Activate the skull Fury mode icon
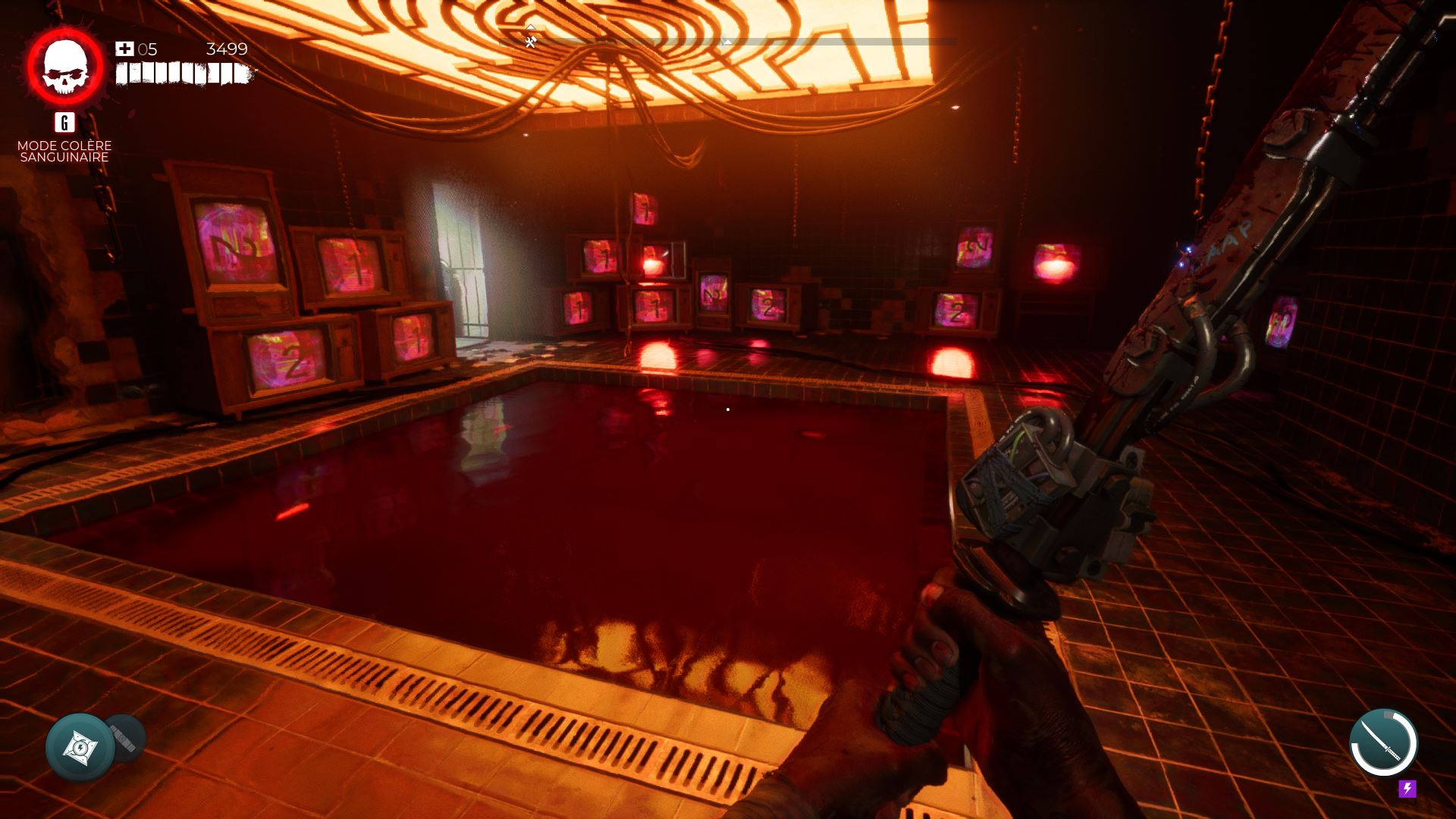This screenshot has height=819, width=1456. 65,67
